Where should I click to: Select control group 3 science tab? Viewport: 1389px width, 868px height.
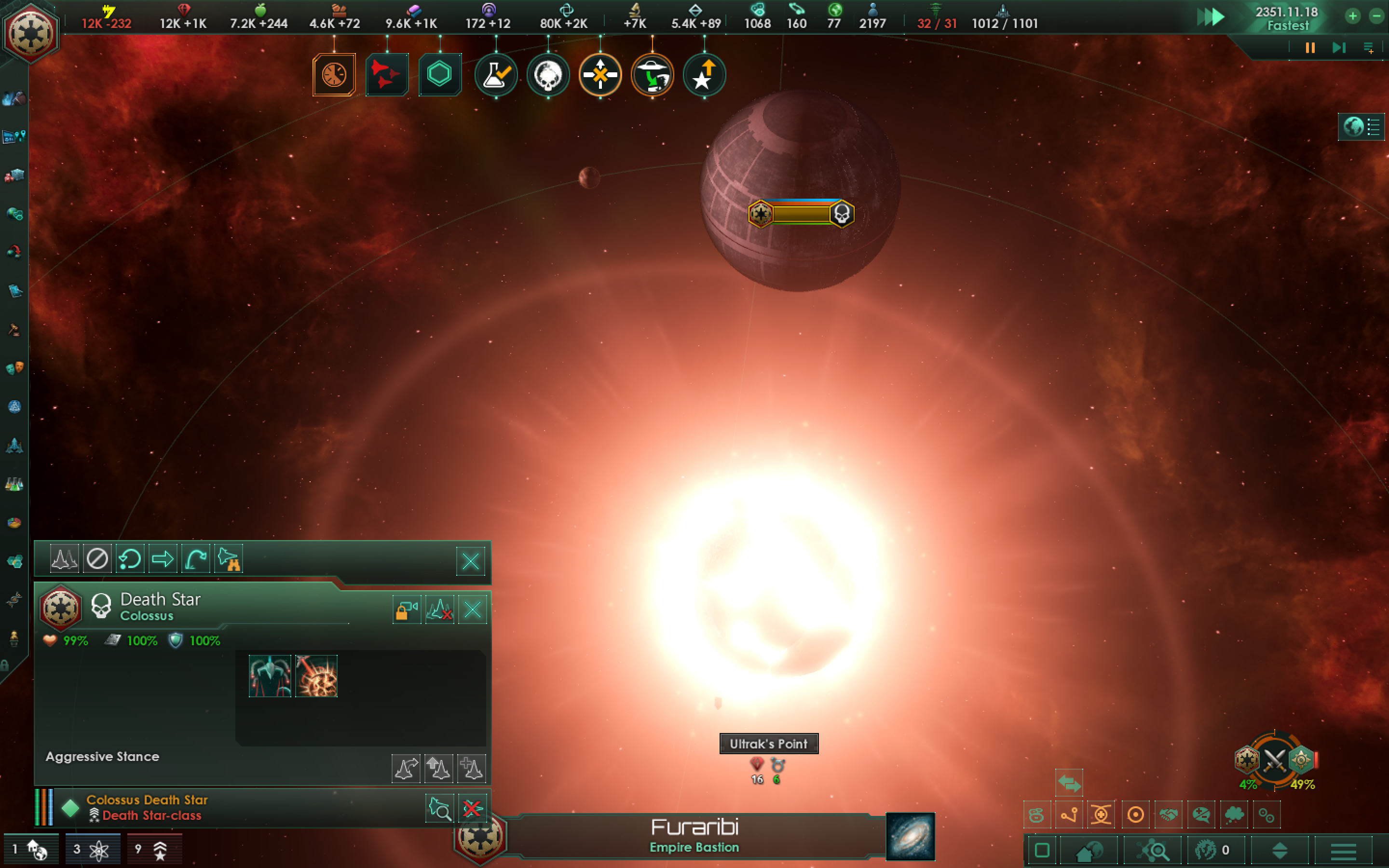coord(92,850)
